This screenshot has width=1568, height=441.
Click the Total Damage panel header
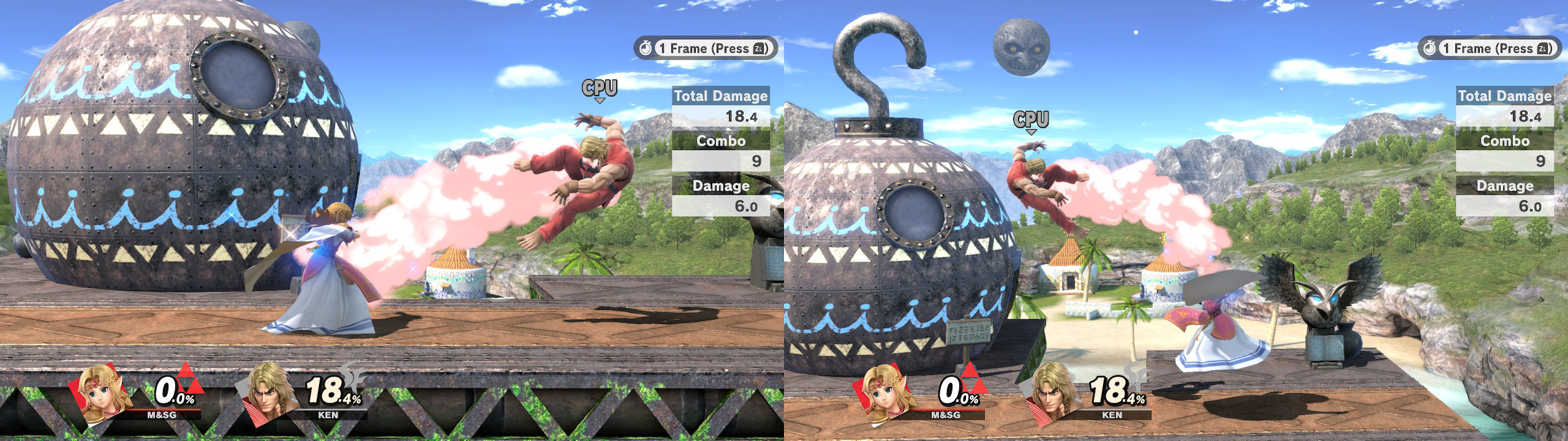tap(722, 95)
